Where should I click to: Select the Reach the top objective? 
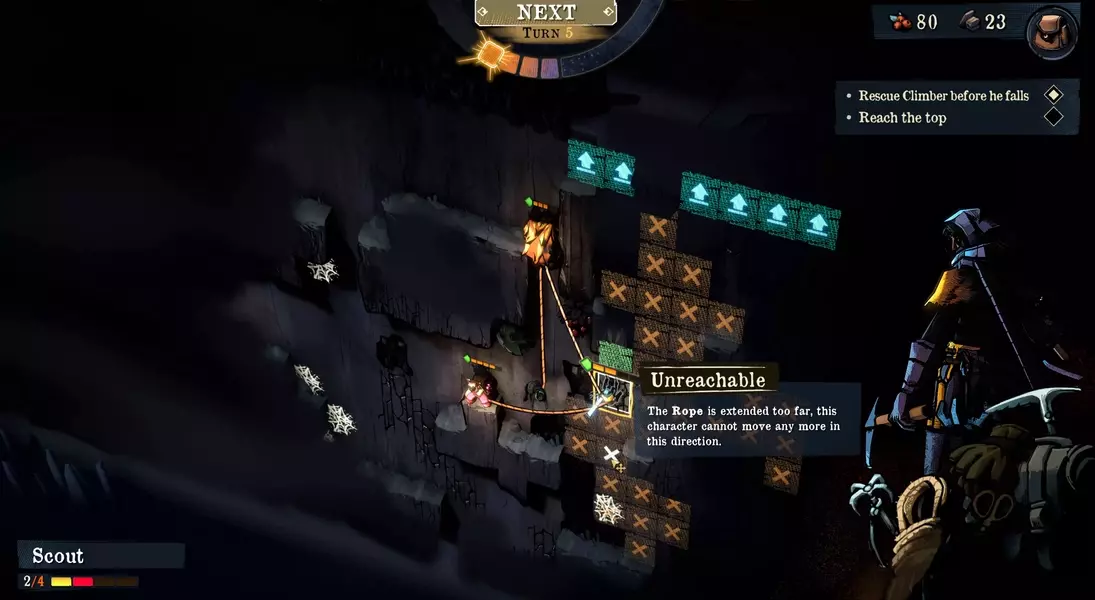pos(902,118)
